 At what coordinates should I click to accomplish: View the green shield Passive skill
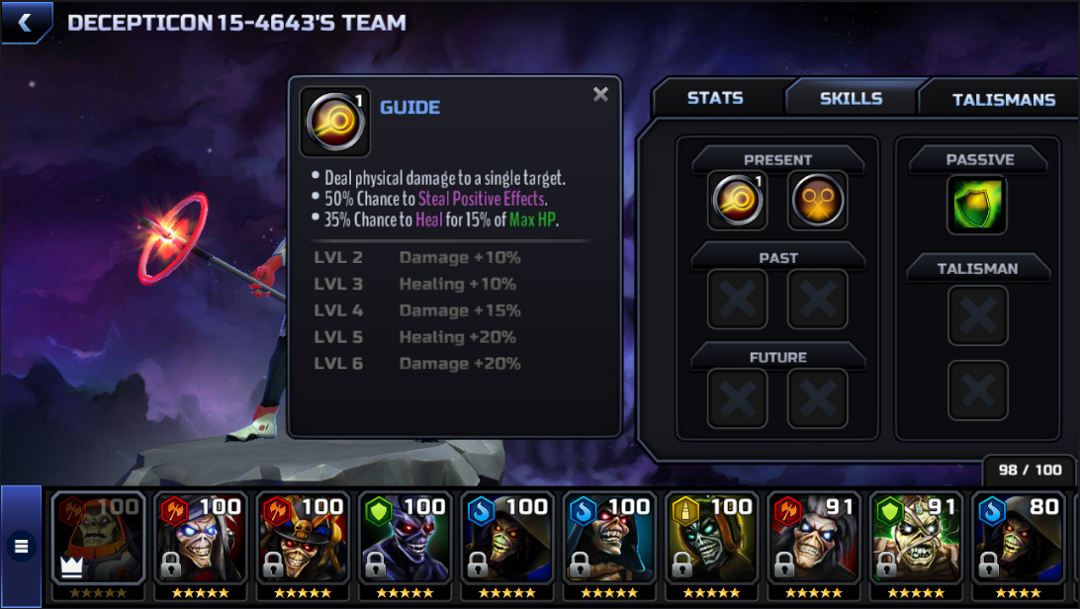tap(977, 204)
